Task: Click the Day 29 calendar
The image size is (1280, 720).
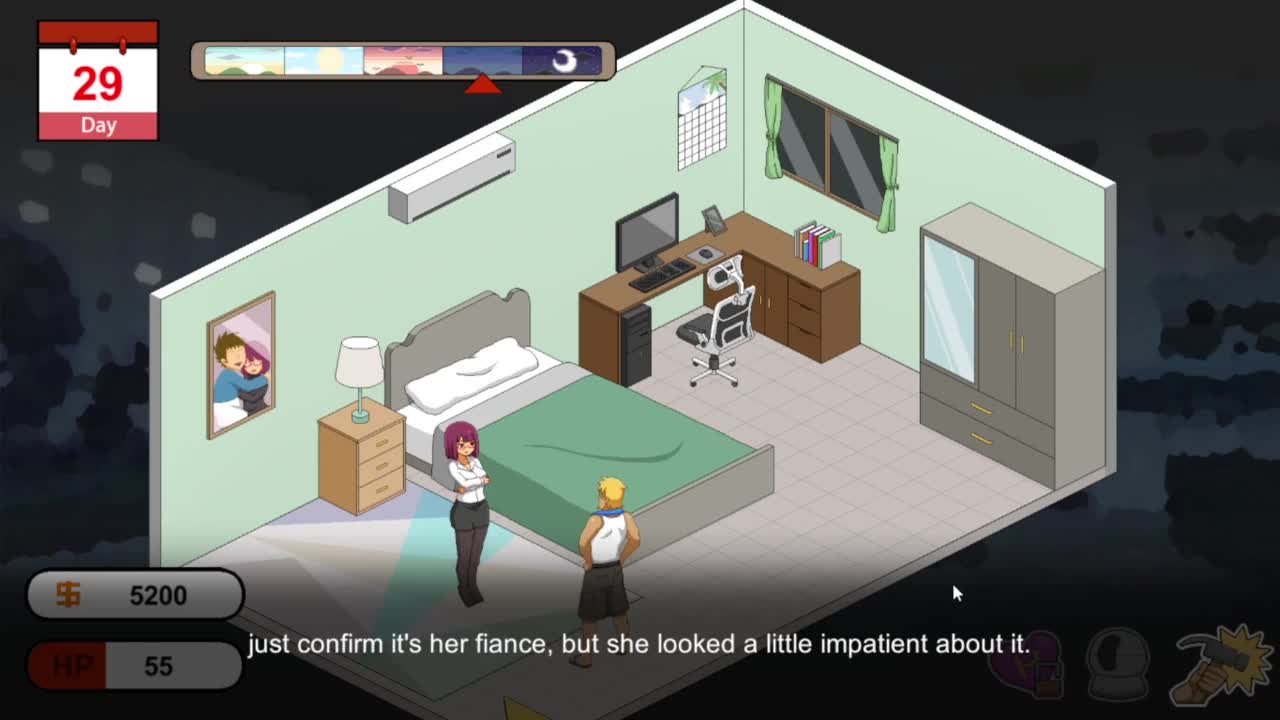Action: [98, 82]
